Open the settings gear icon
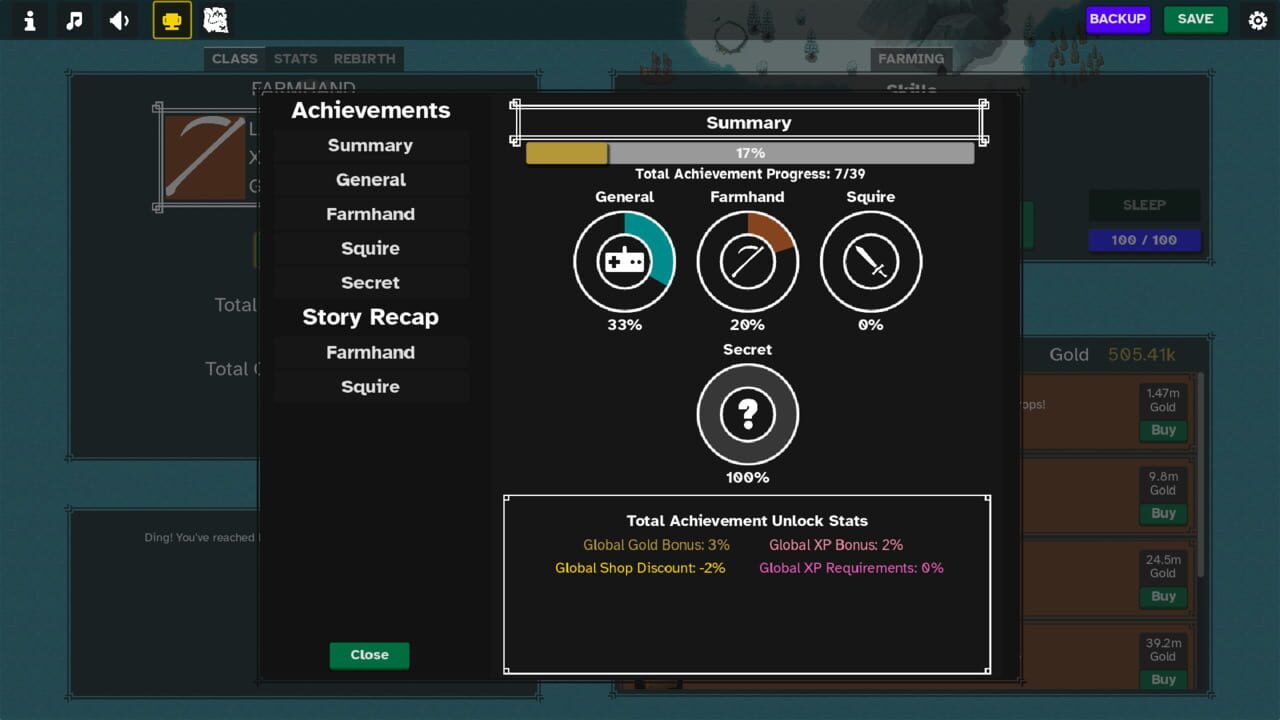 click(x=1257, y=20)
